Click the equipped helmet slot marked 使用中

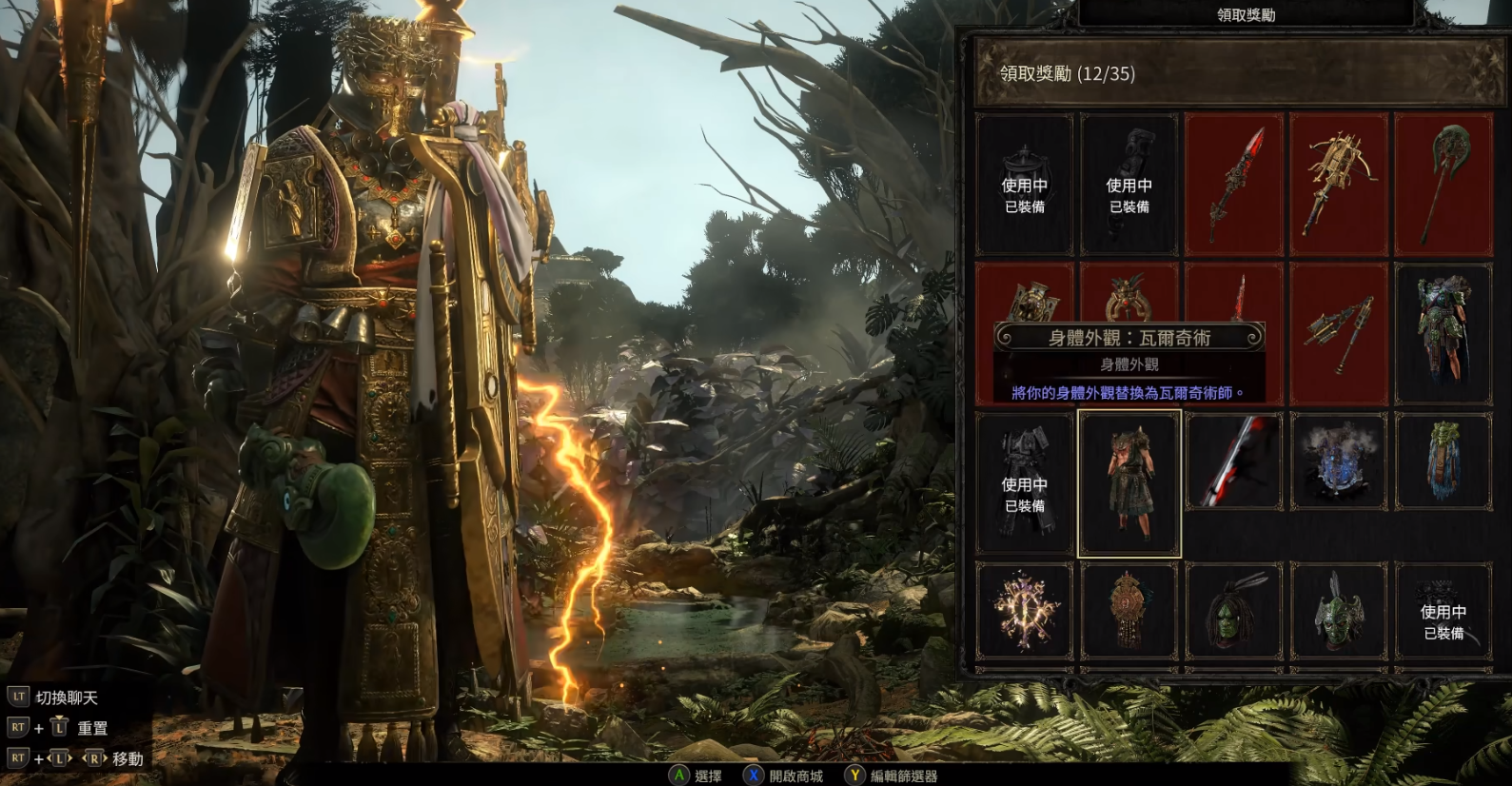coord(1025,185)
